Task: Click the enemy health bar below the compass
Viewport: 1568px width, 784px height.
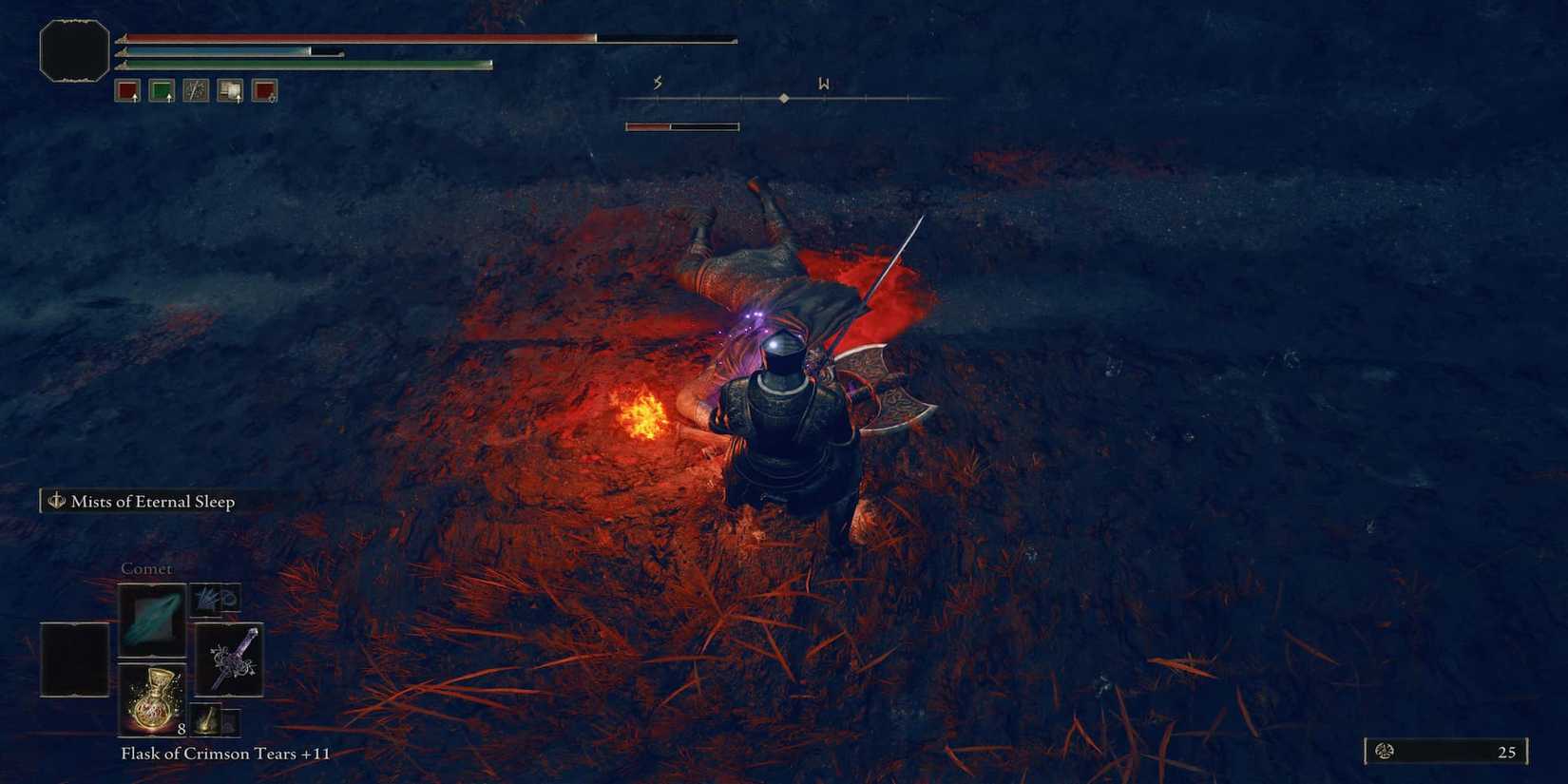Action: pyautogui.click(x=681, y=124)
